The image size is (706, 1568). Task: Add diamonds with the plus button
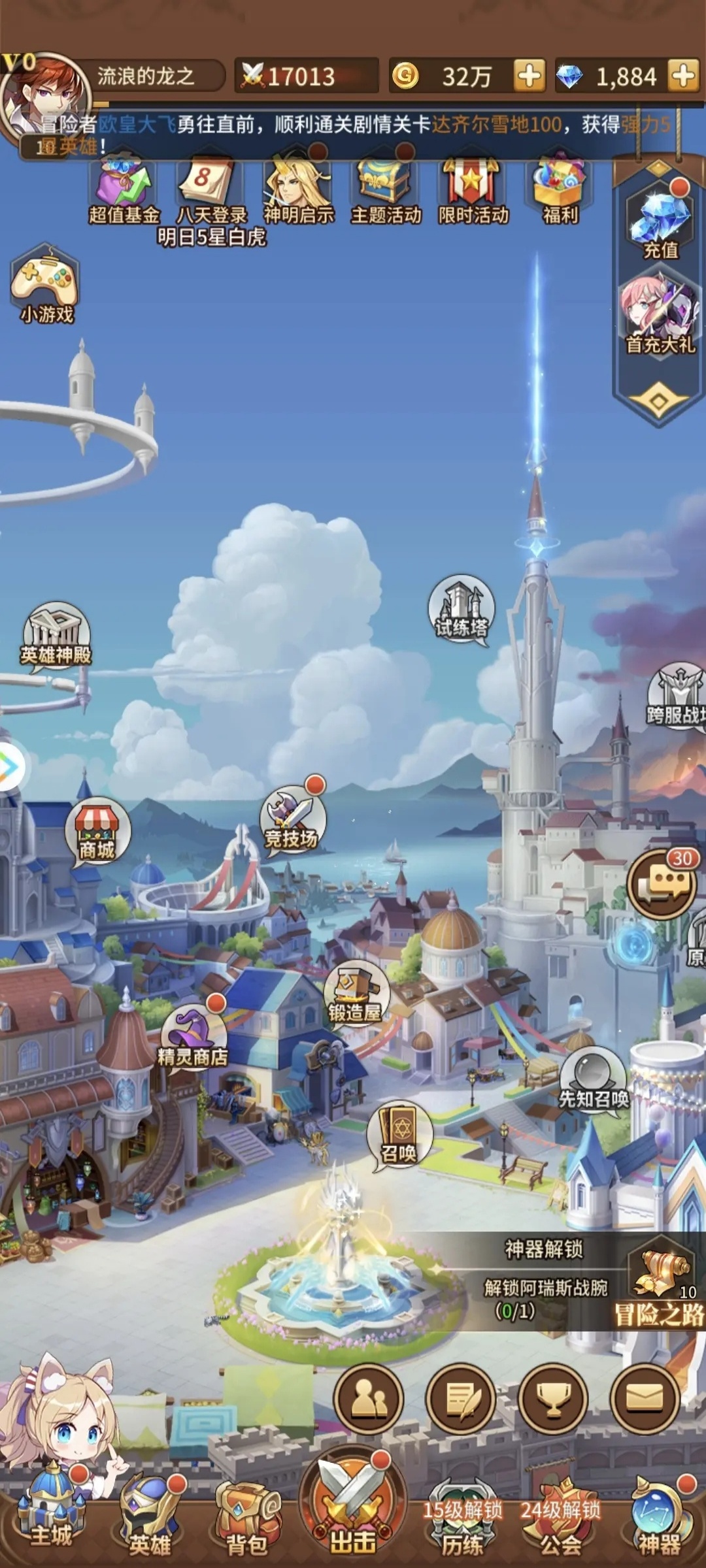point(684,76)
